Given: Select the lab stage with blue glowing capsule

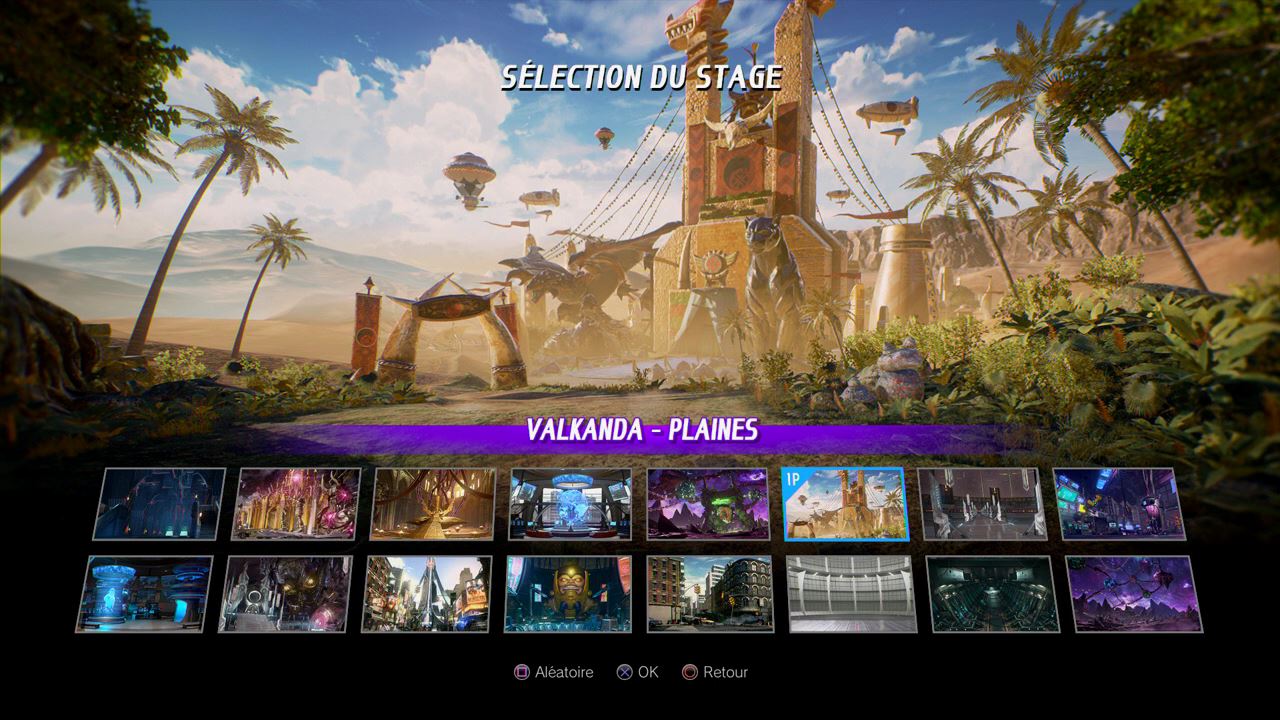Looking at the screenshot, I should pos(145,594).
